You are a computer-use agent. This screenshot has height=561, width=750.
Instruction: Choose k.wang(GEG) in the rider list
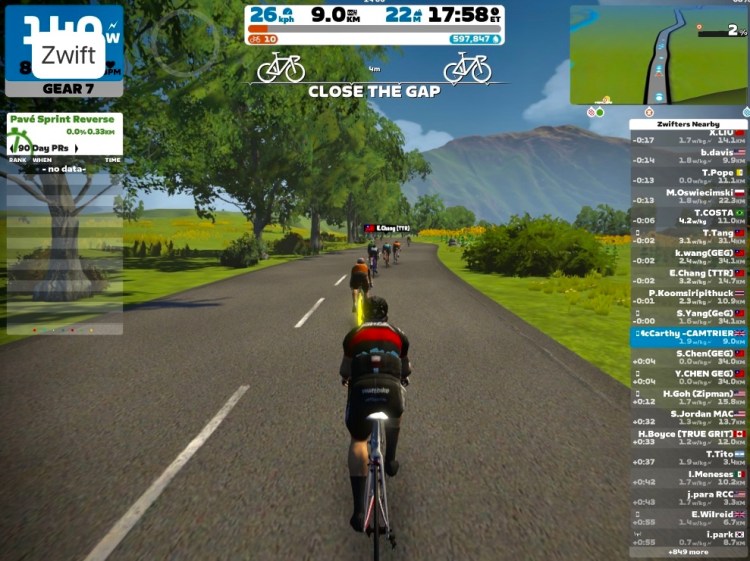point(689,256)
